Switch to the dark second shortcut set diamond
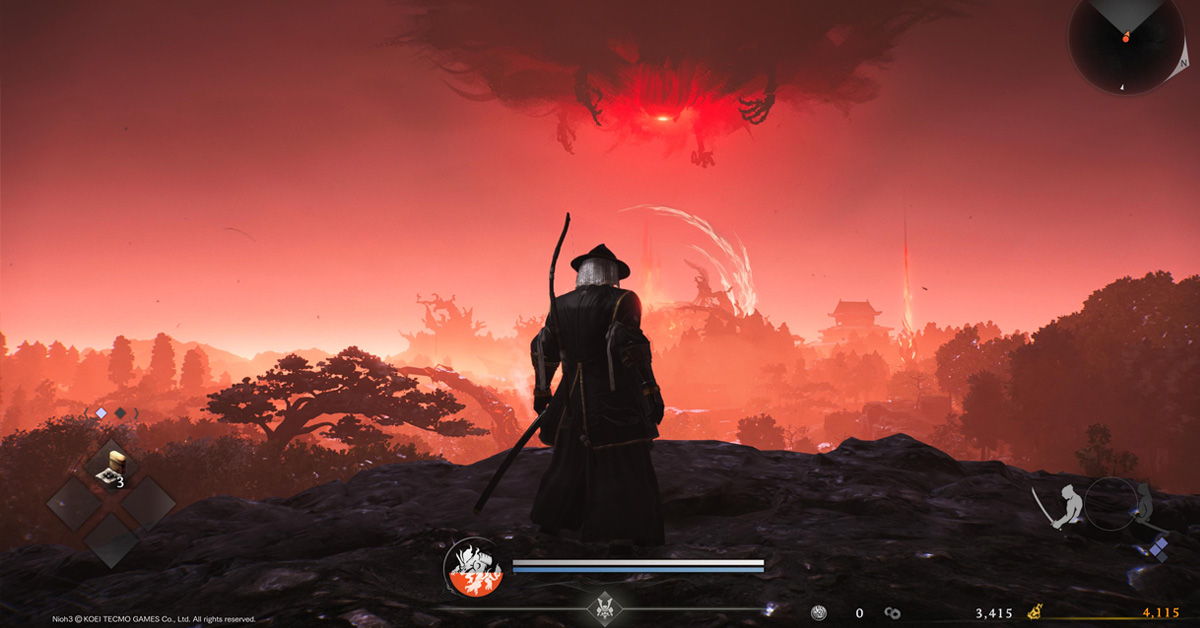The width and height of the screenshot is (1200, 628). [120, 412]
